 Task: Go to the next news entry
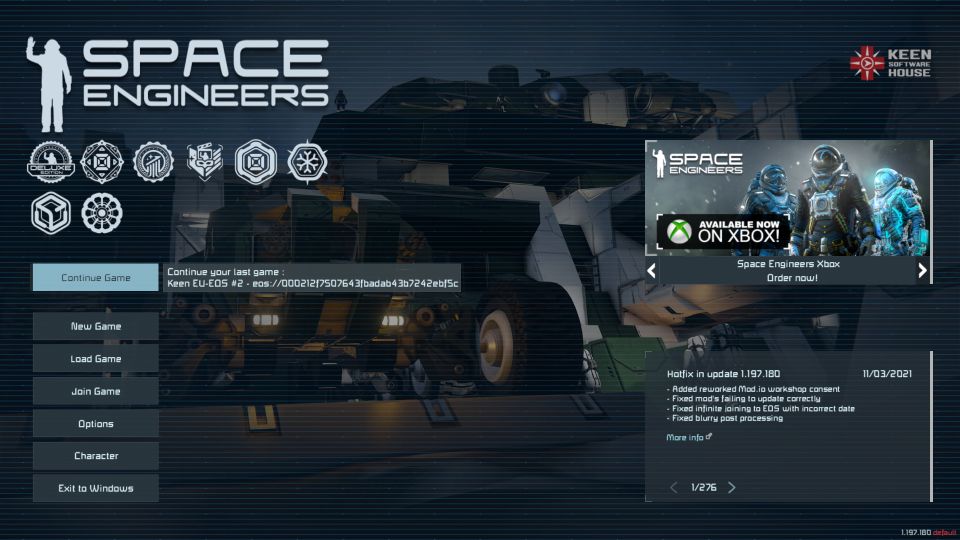pos(732,487)
